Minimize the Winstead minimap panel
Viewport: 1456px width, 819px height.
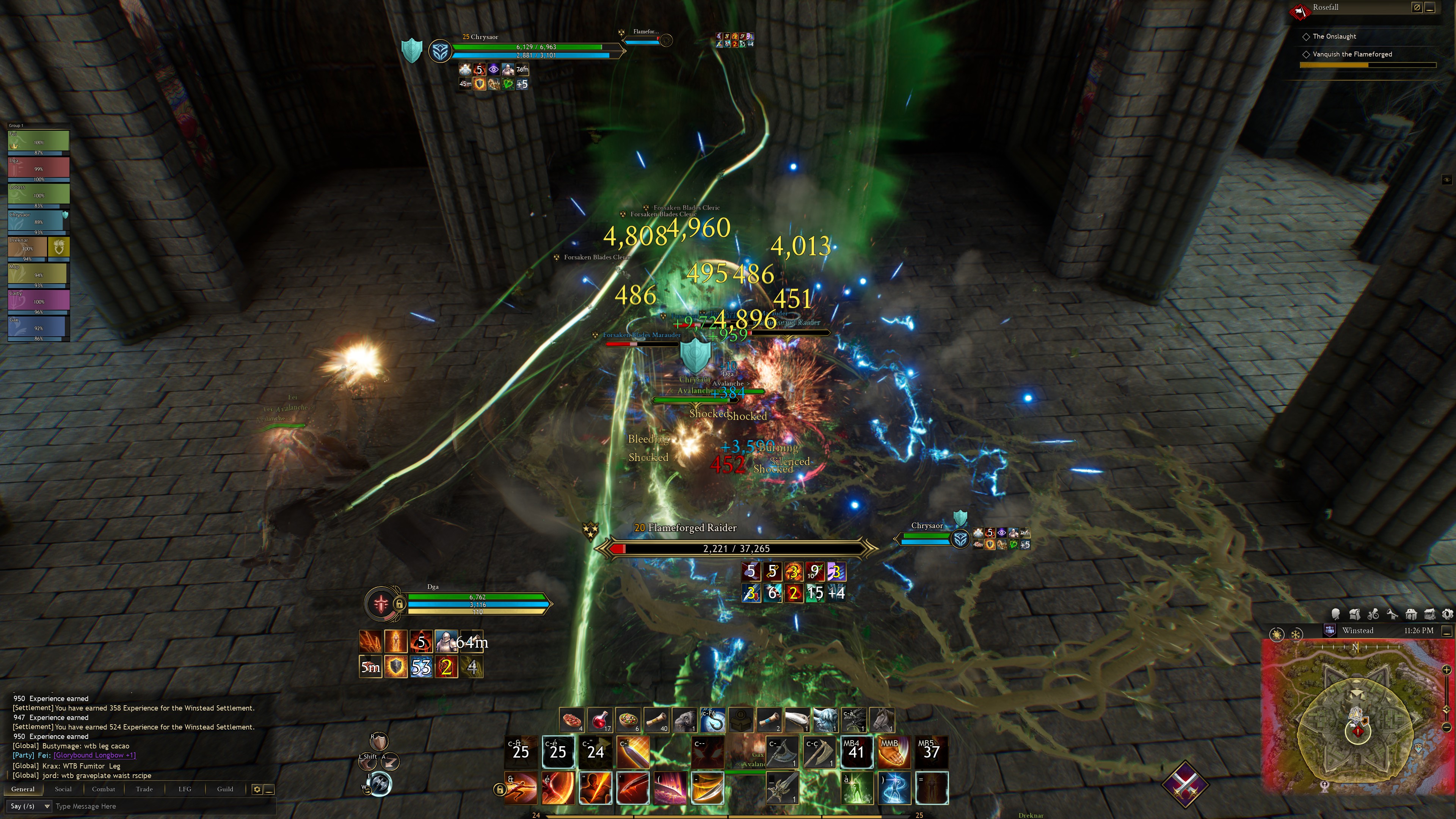1447,630
